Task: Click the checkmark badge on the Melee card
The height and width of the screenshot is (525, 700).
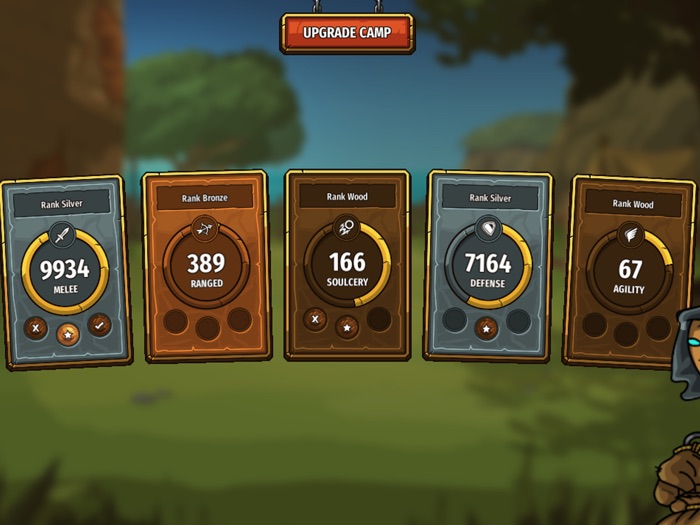Action: pyautogui.click(x=99, y=324)
